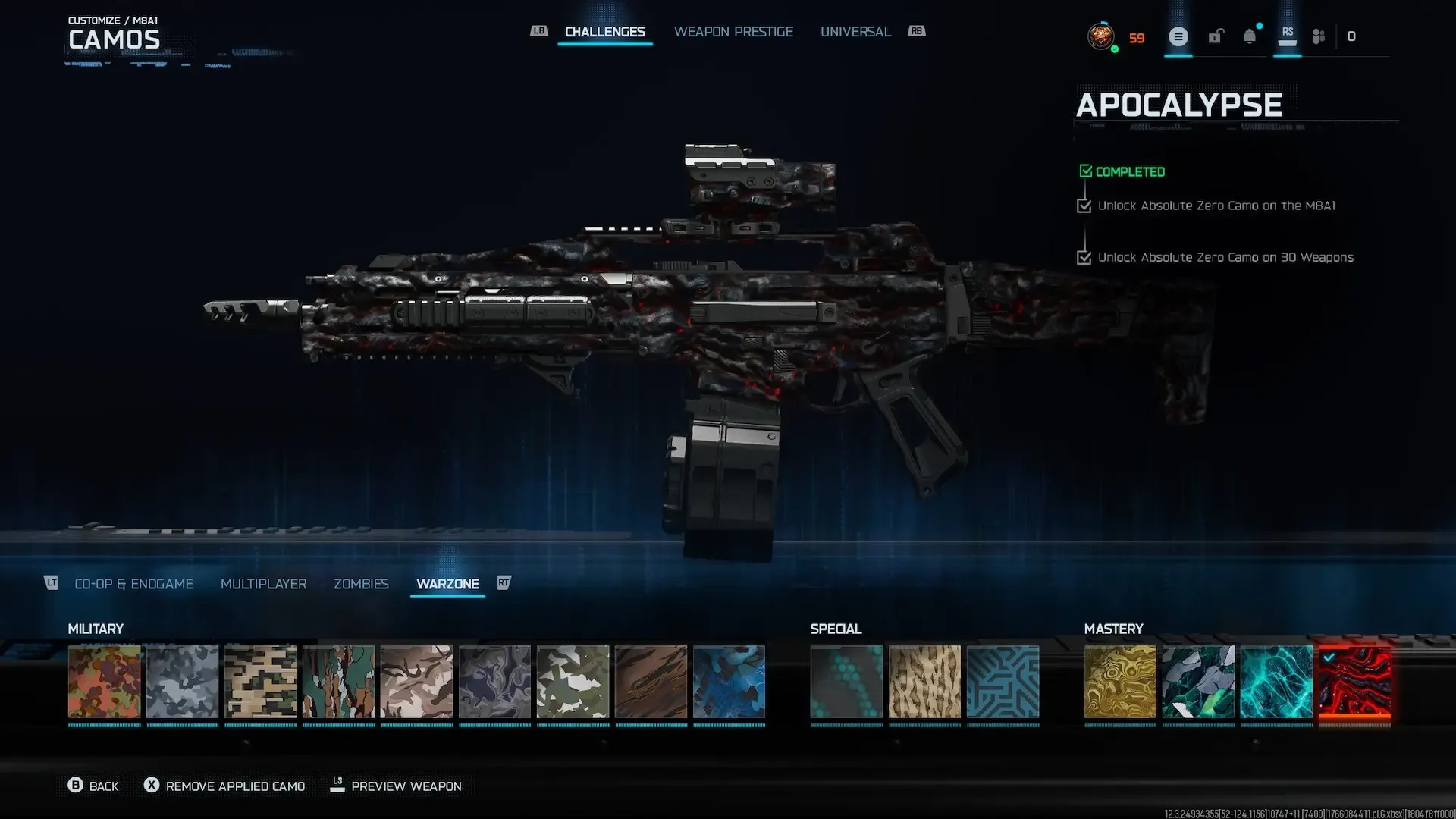Open the Universal camo section
The image size is (1456, 819).
click(855, 31)
